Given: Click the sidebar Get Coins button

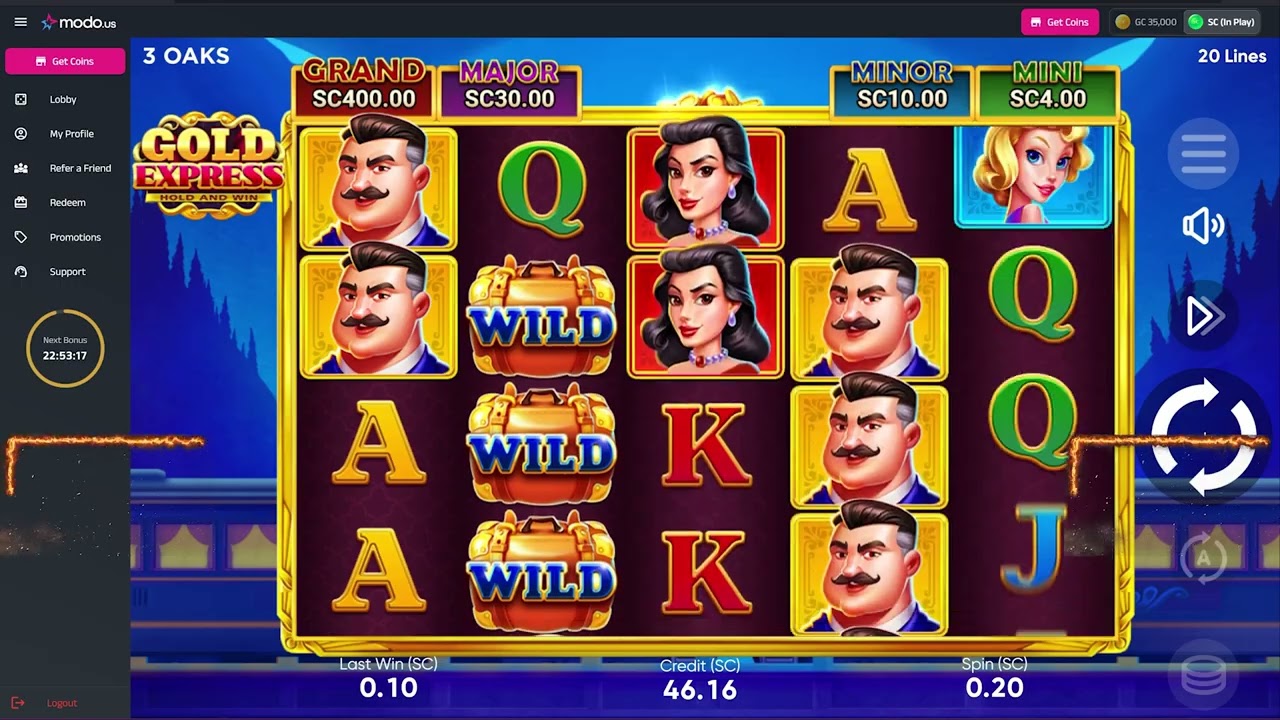Looking at the screenshot, I should click(64, 61).
